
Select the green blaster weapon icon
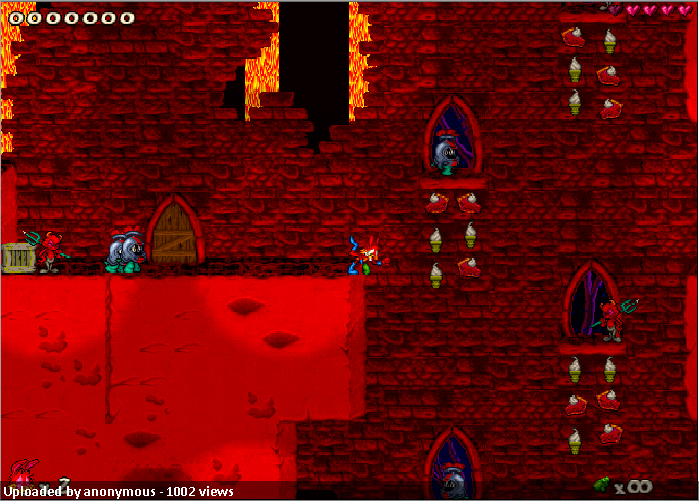602,484
